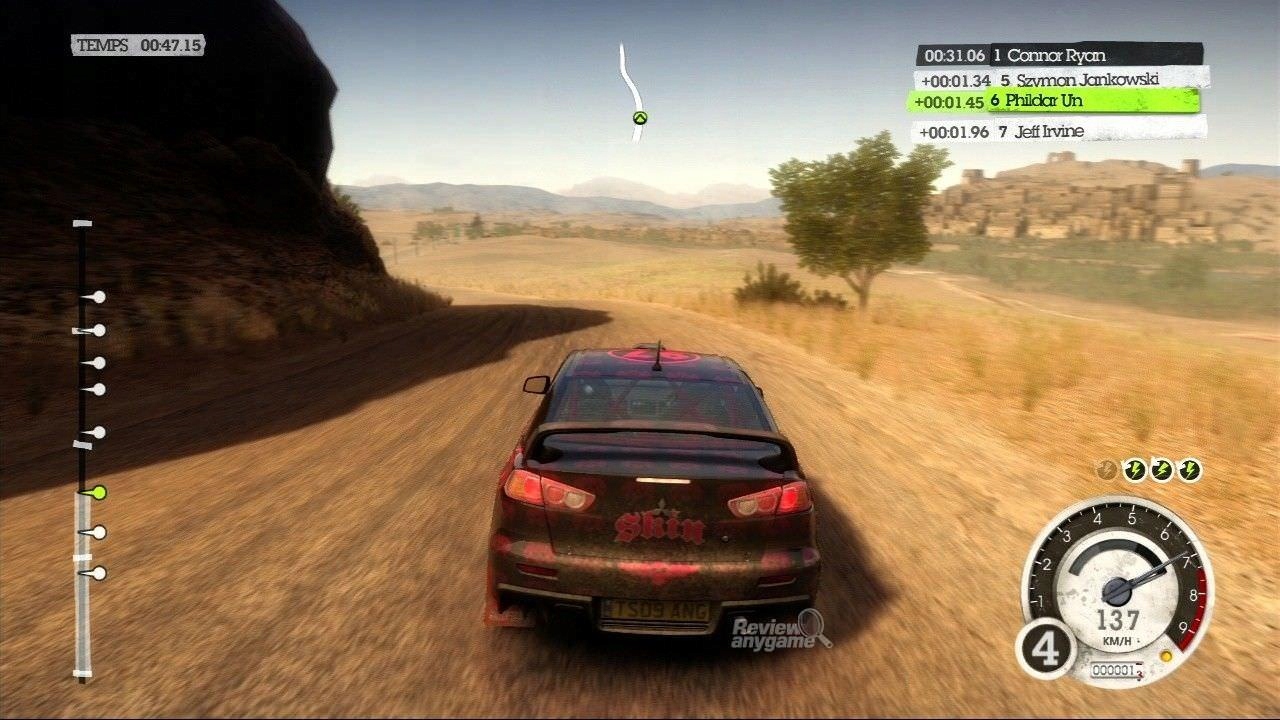Select the first green flashback lightning icon
The image size is (1280, 720).
pos(1135,467)
